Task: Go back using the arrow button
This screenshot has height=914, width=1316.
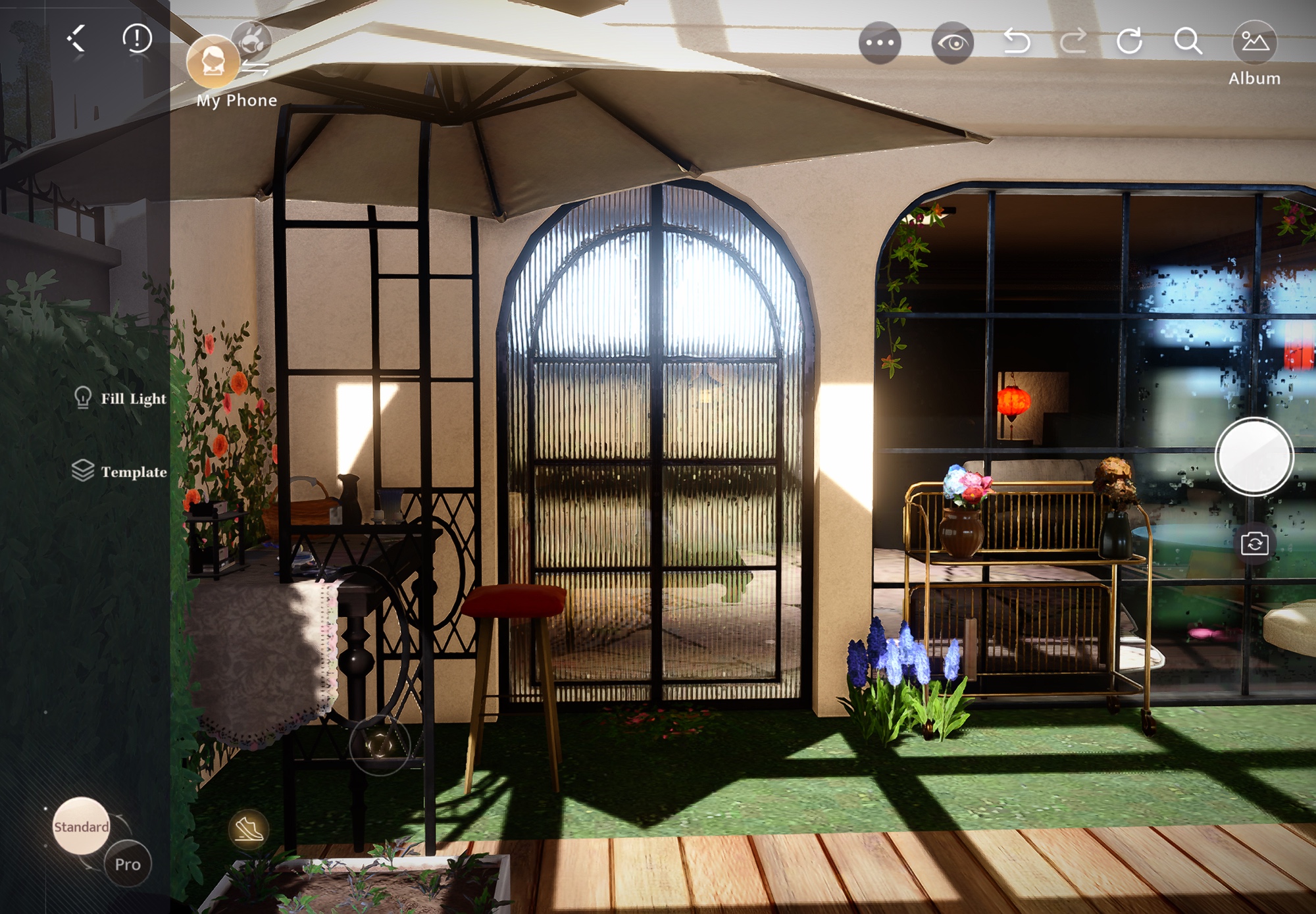Action: [77, 39]
